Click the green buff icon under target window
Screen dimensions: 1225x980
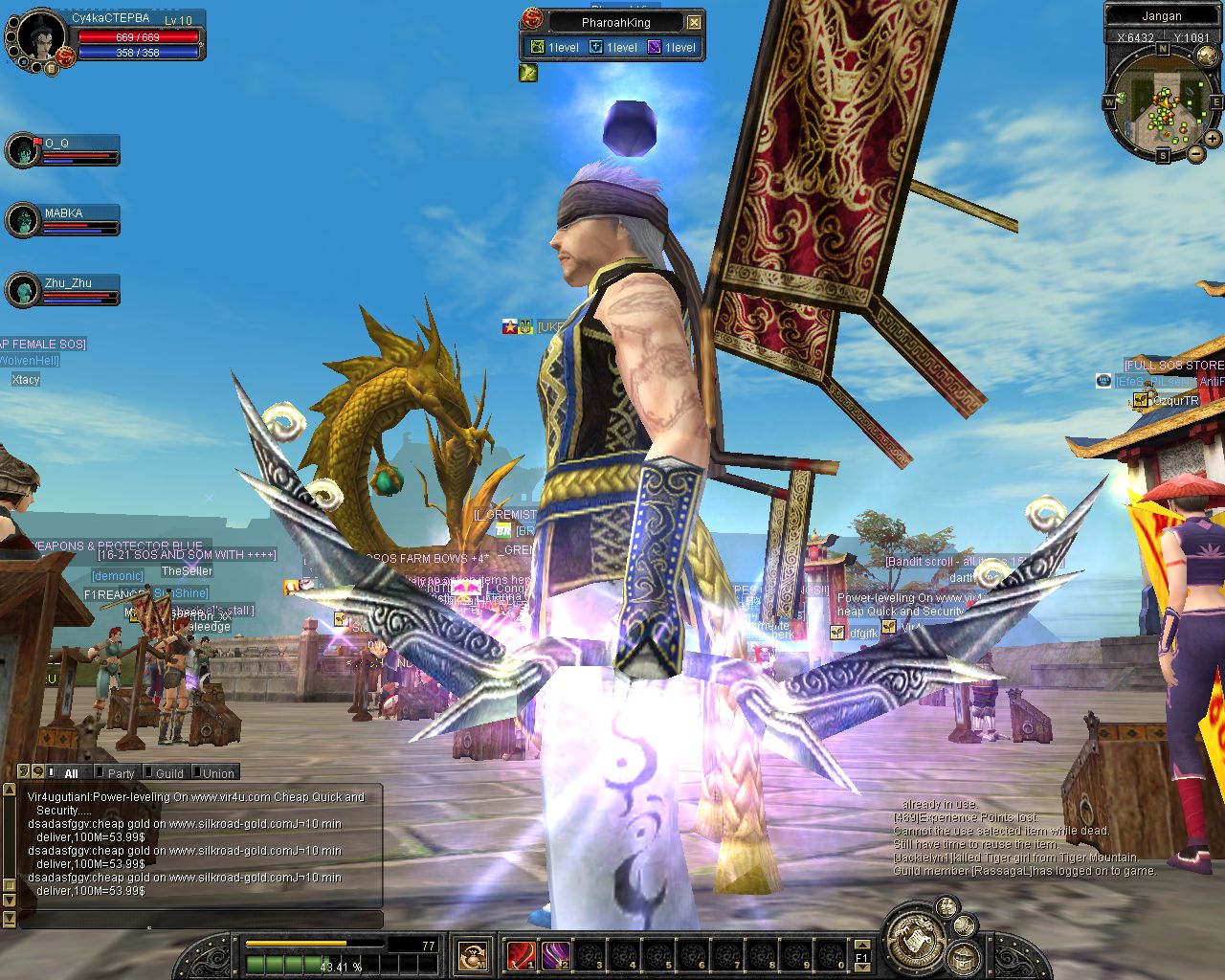point(528,72)
